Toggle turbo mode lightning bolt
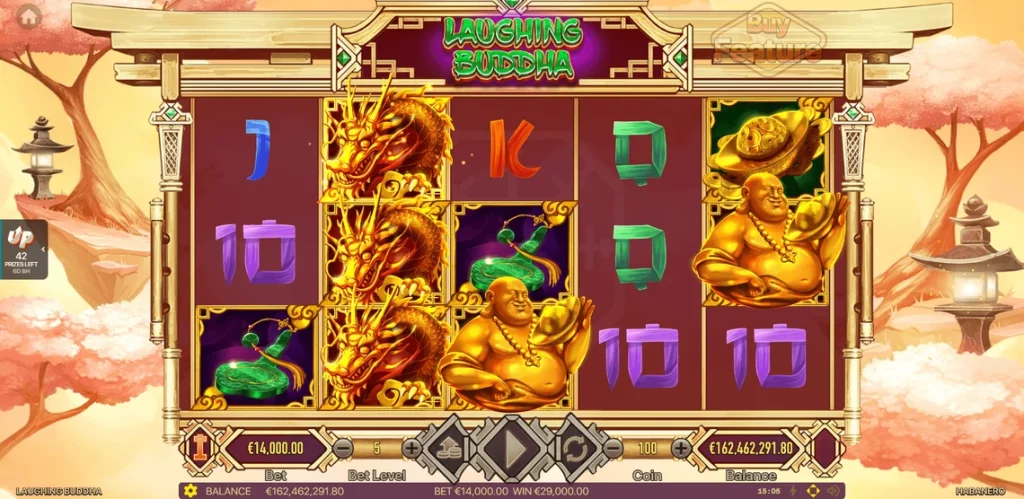 click(x=792, y=491)
